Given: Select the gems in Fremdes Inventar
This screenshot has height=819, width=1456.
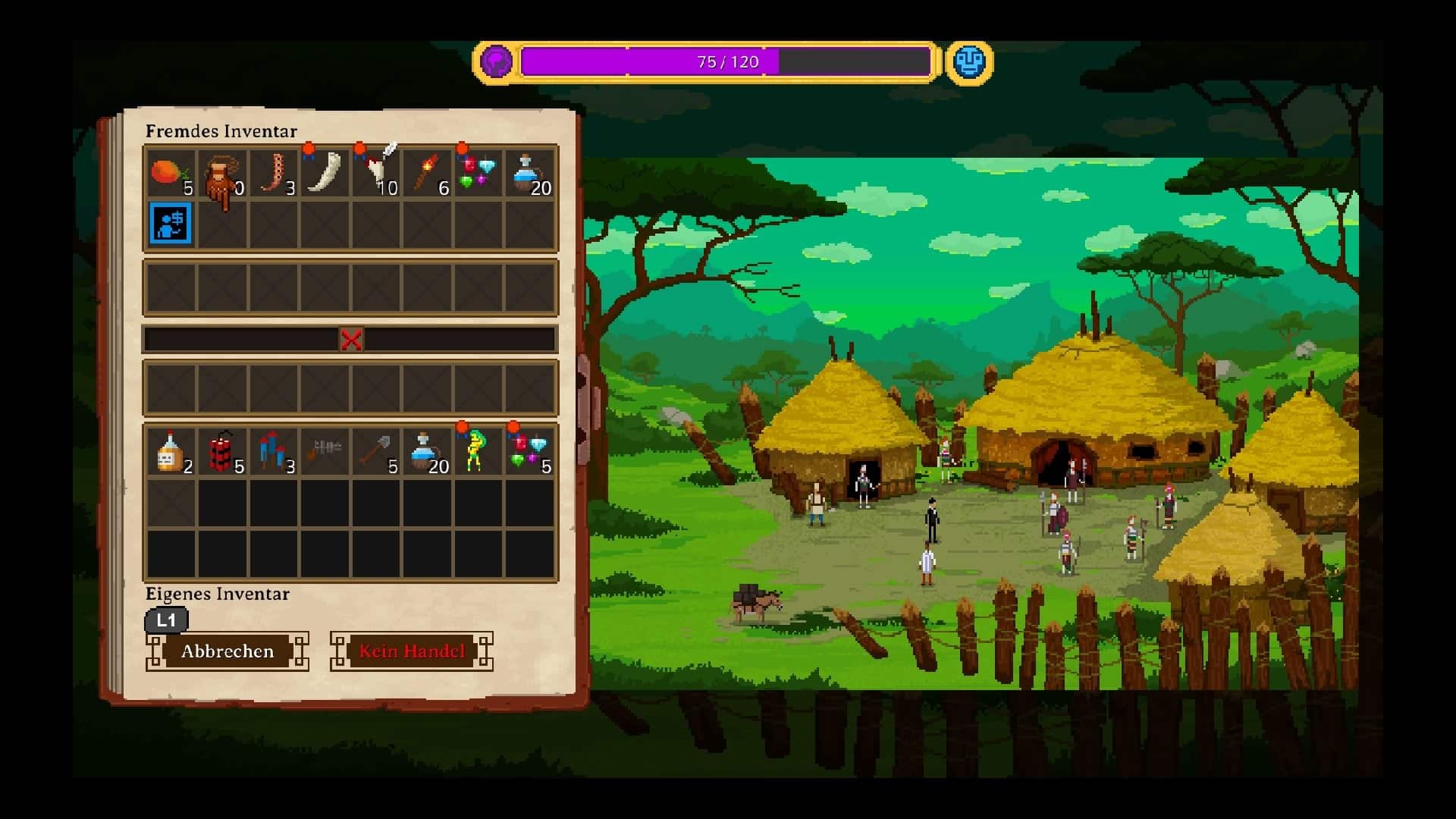Looking at the screenshot, I should point(478,174).
